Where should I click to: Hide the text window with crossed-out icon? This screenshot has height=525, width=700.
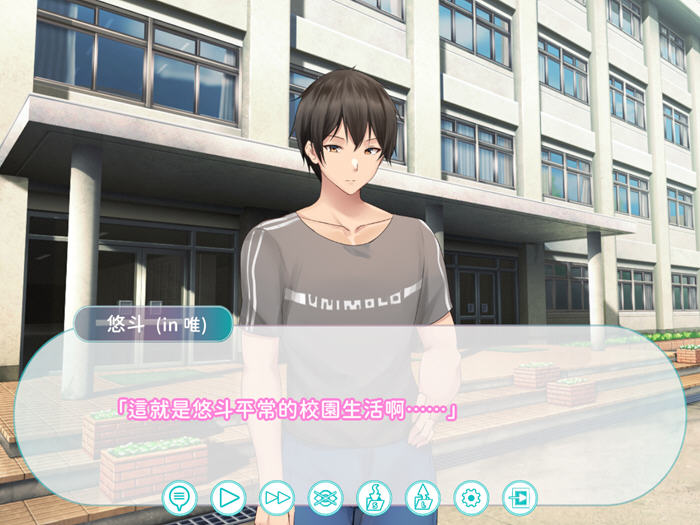pyautogui.click(x=325, y=496)
